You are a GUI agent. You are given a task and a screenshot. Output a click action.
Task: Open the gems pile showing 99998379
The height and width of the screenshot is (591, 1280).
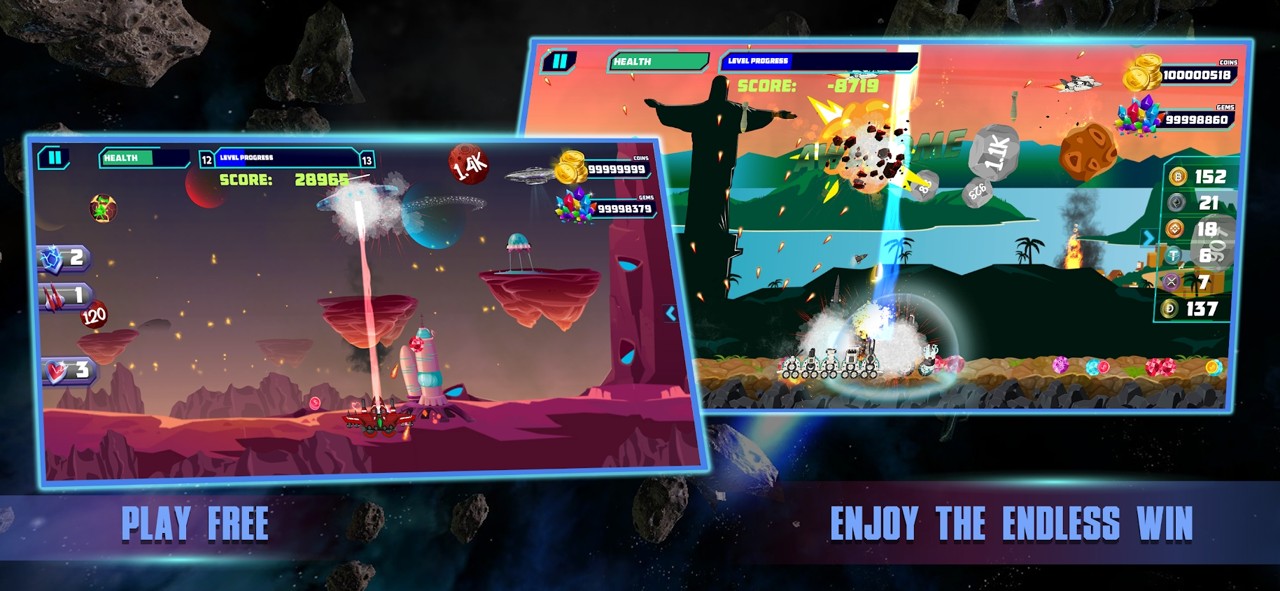pyautogui.click(x=575, y=207)
